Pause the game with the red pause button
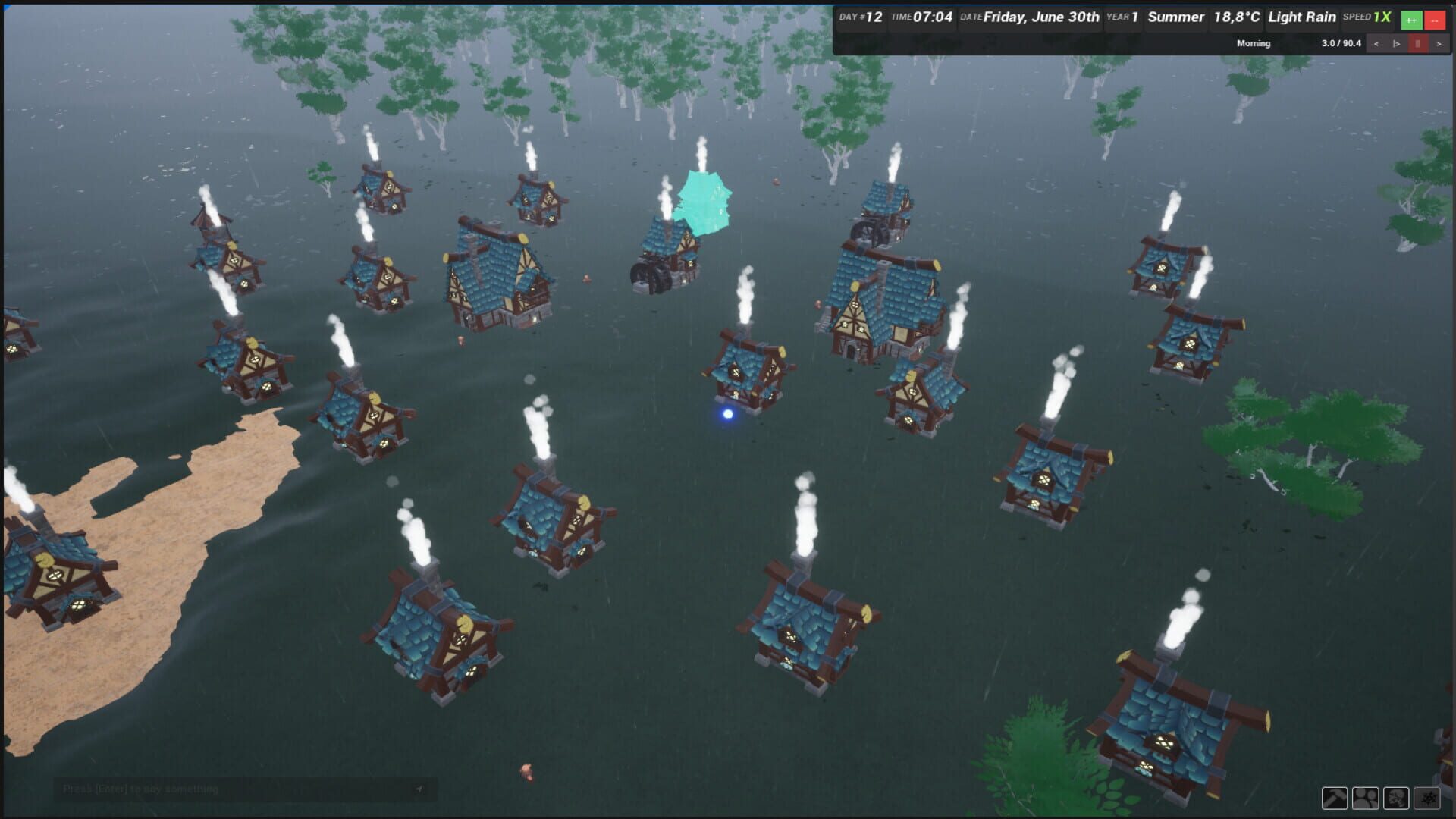Screen dimensions: 1456x819 coord(1417,44)
